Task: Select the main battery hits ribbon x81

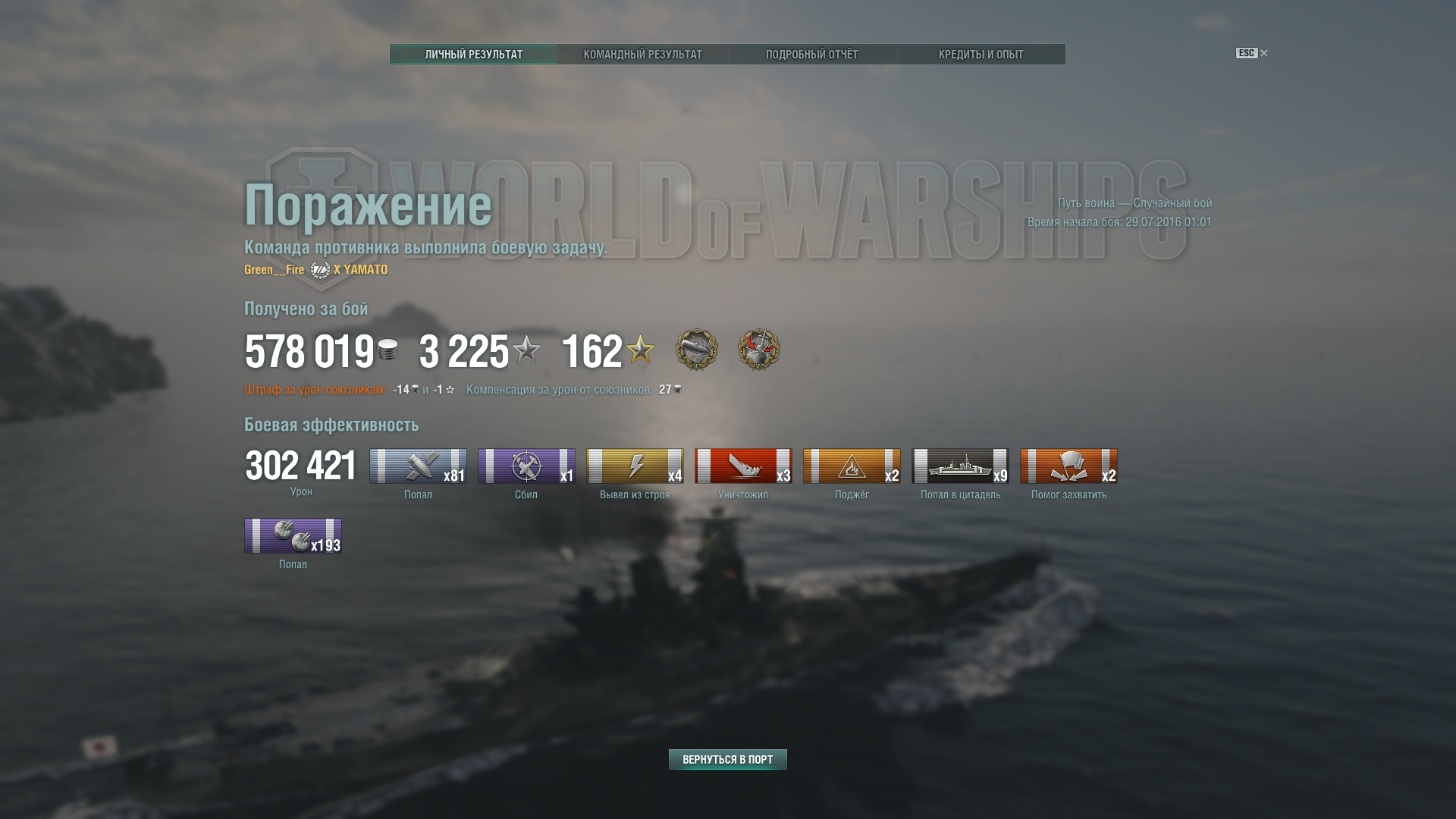Action: coord(418,466)
